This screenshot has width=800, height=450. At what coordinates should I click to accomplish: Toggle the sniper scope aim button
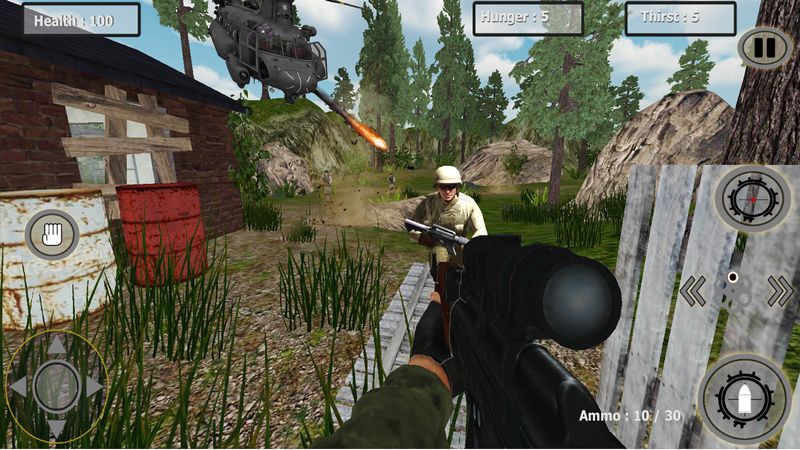(x=753, y=199)
